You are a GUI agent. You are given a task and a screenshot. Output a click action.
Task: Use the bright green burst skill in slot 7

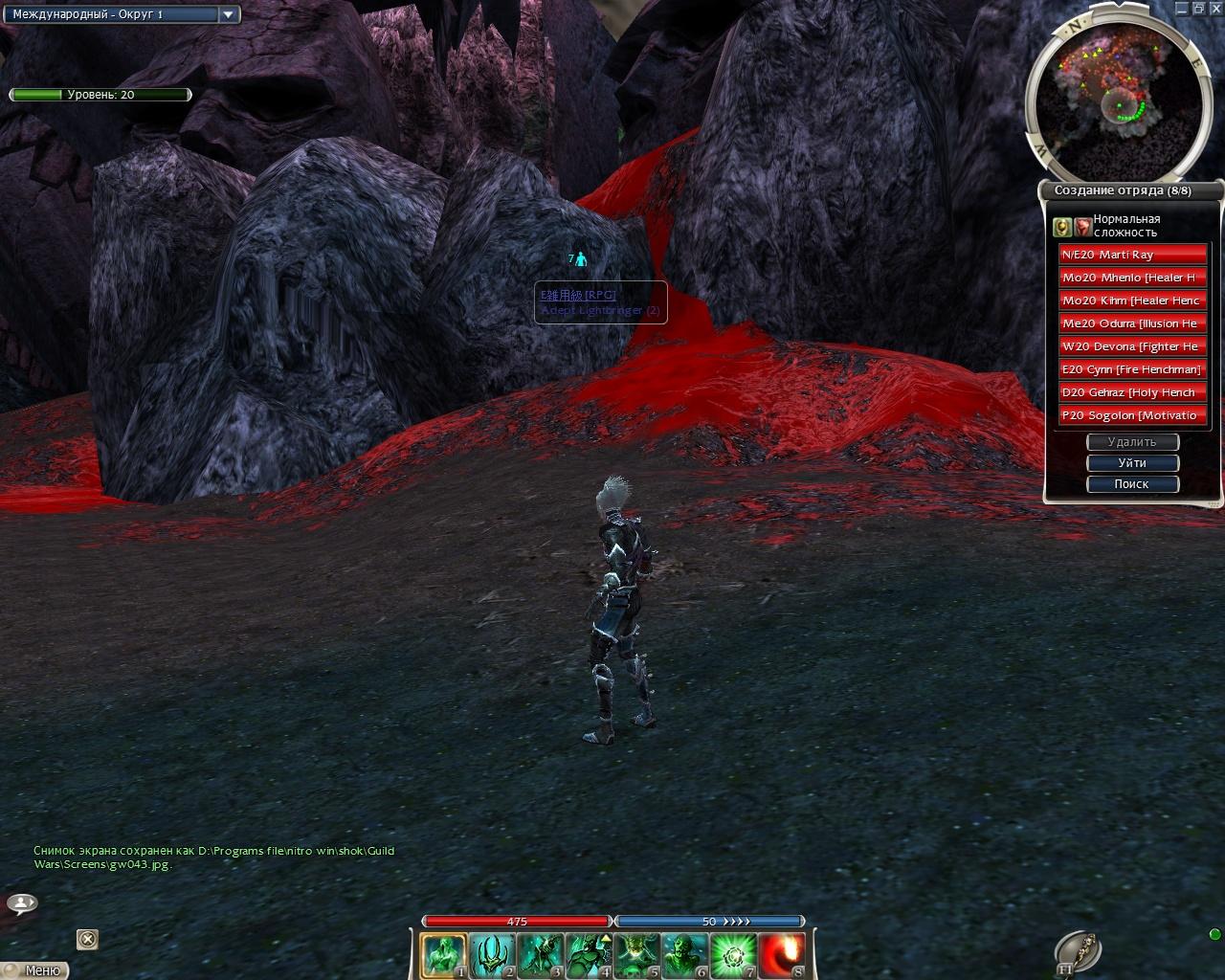click(733, 956)
